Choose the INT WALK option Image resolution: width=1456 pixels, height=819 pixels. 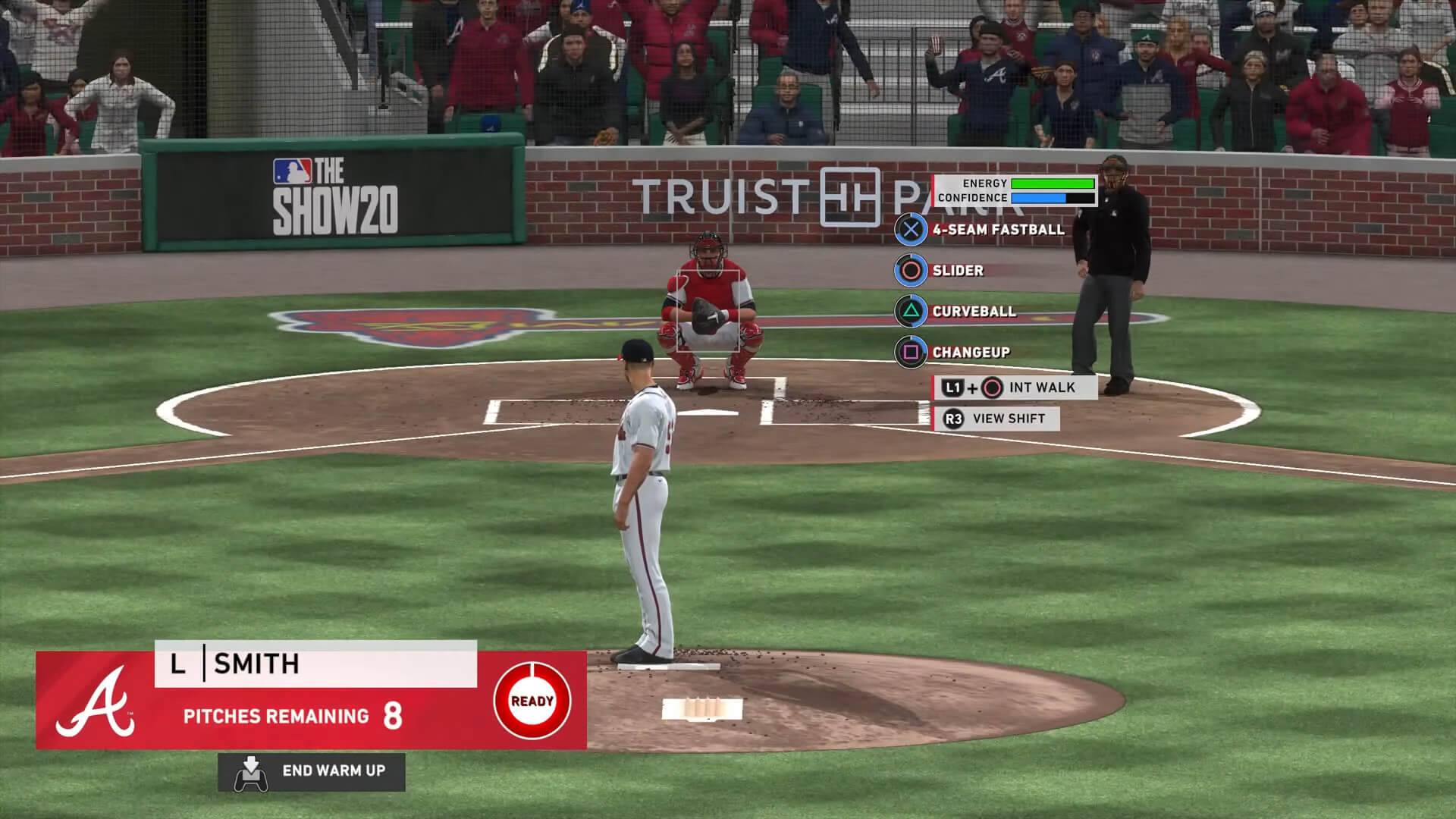click(x=1015, y=388)
